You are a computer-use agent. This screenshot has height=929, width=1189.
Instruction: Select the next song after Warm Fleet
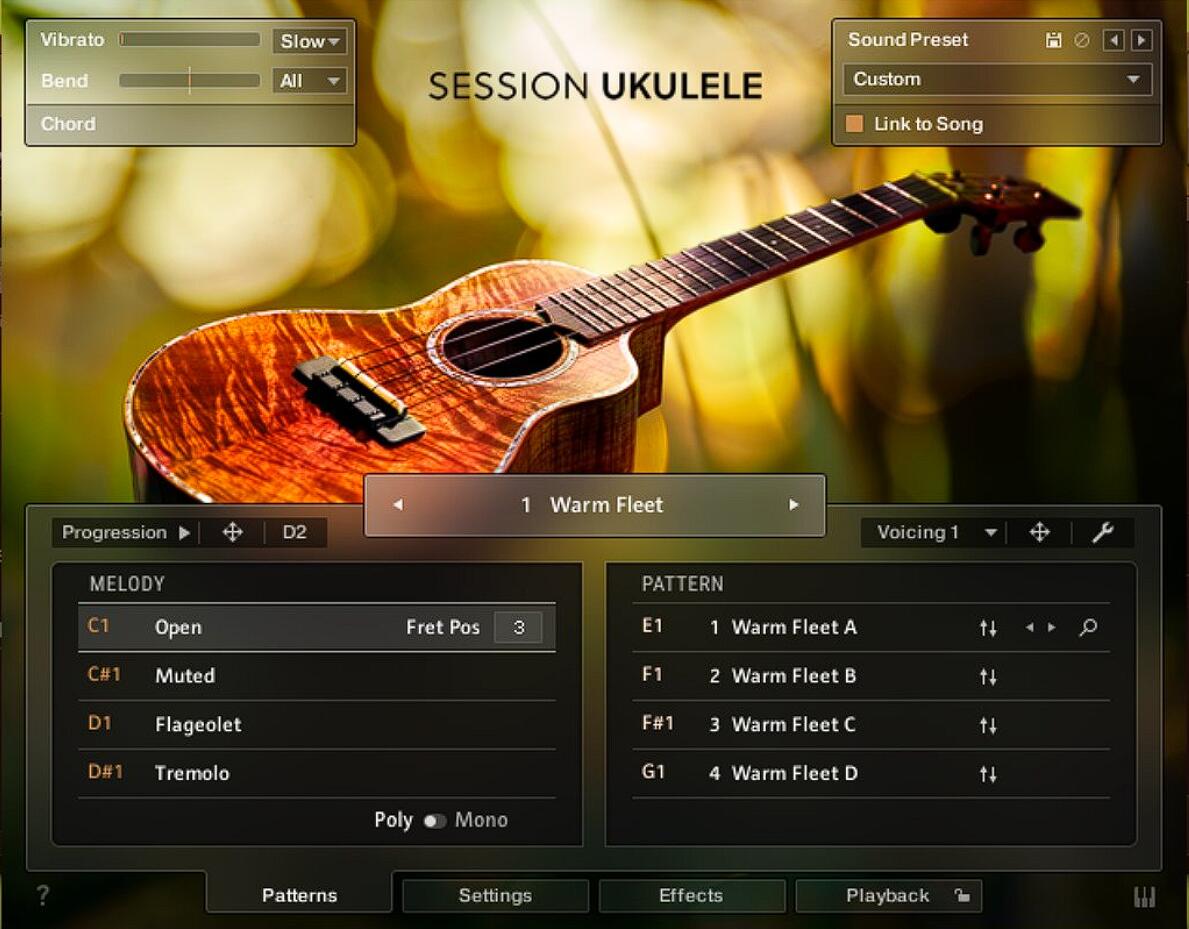(x=794, y=505)
